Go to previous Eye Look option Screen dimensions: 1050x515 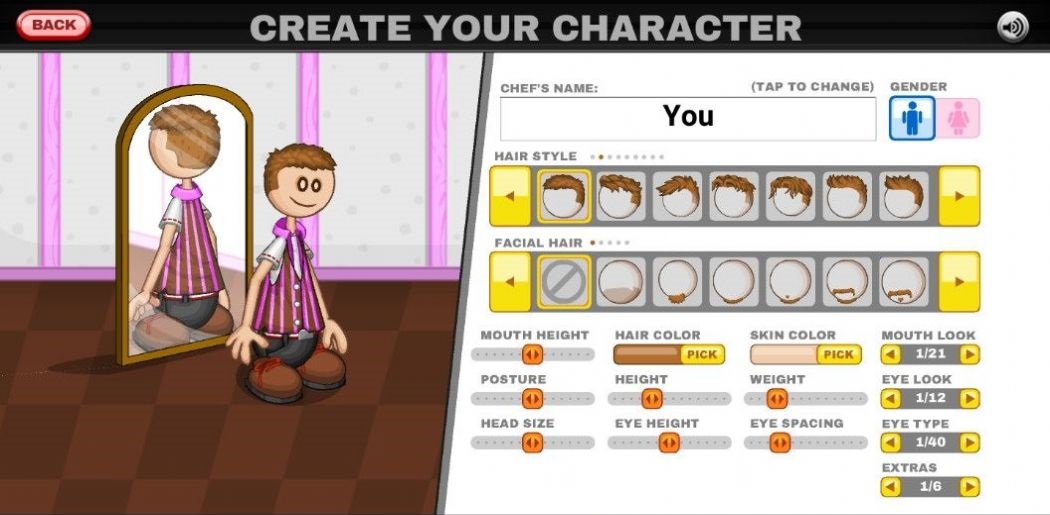pyautogui.click(x=890, y=399)
